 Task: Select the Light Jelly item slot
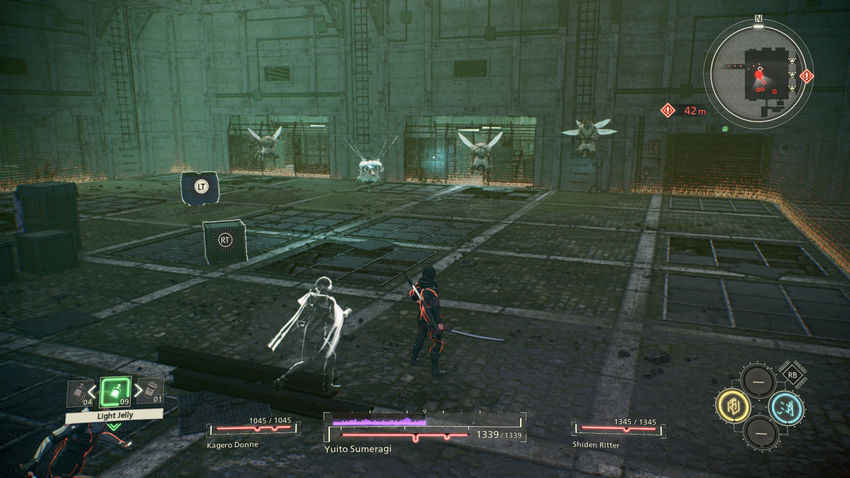point(115,390)
